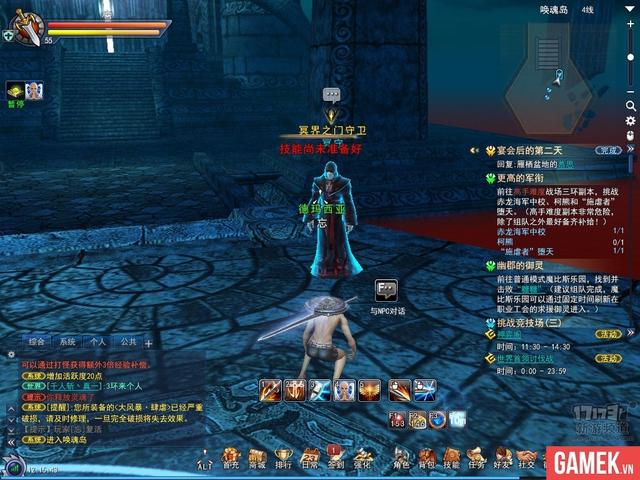The width and height of the screenshot is (640, 480).
Task: Open the 综合 chat tab
Action: tap(36, 341)
